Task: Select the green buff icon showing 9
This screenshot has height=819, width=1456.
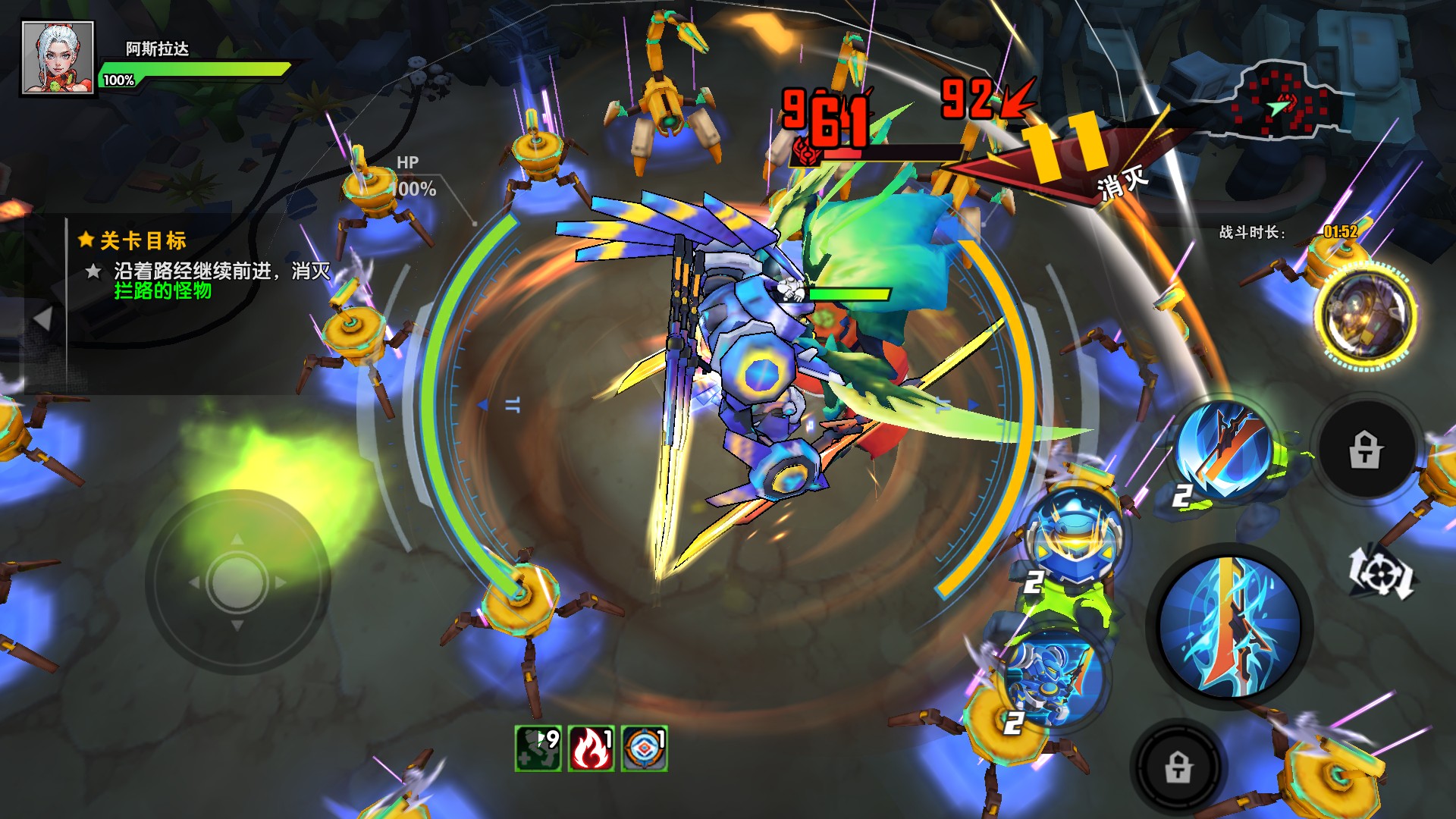Action: click(x=538, y=748)
